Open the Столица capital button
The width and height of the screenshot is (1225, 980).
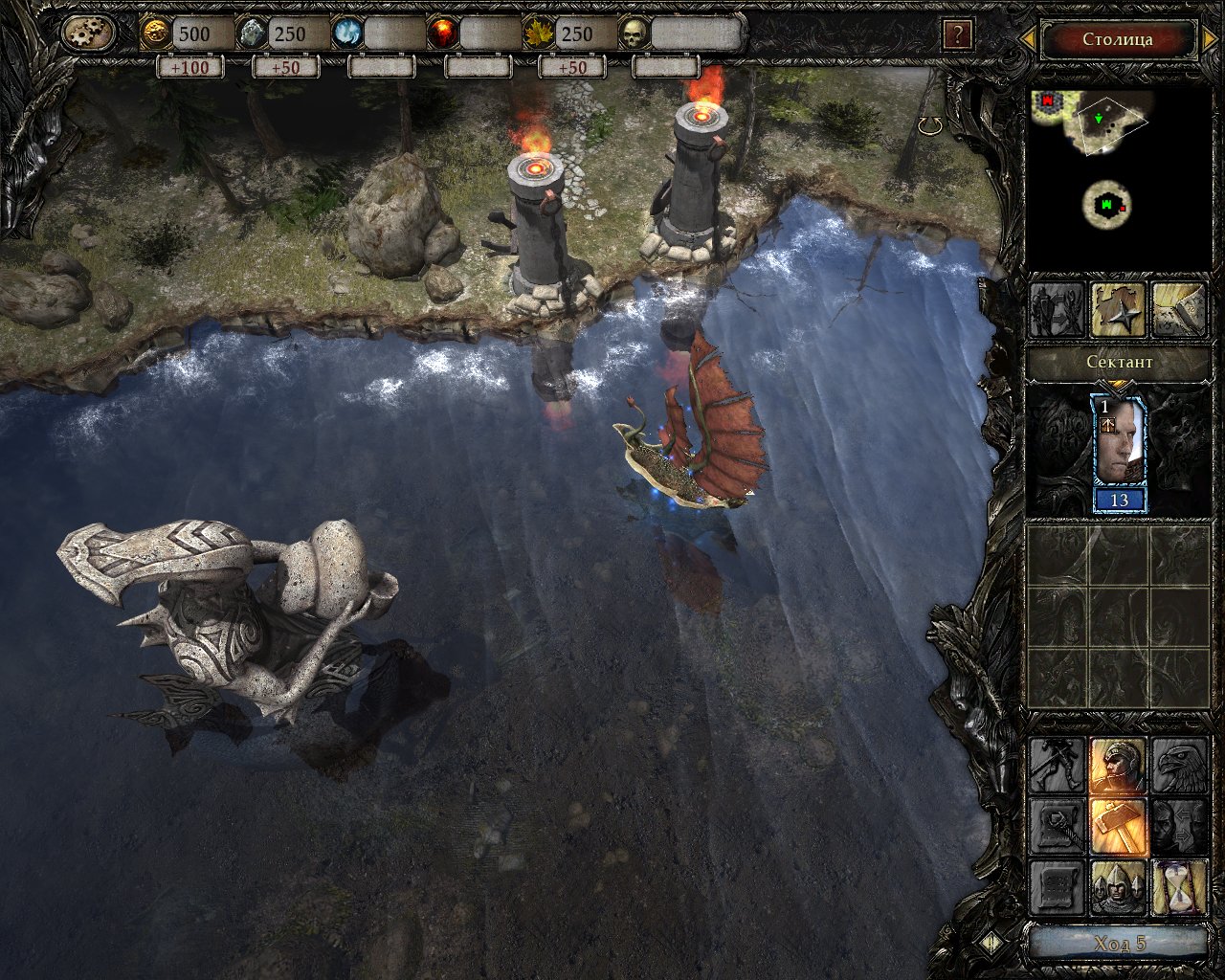[1117, 40]
